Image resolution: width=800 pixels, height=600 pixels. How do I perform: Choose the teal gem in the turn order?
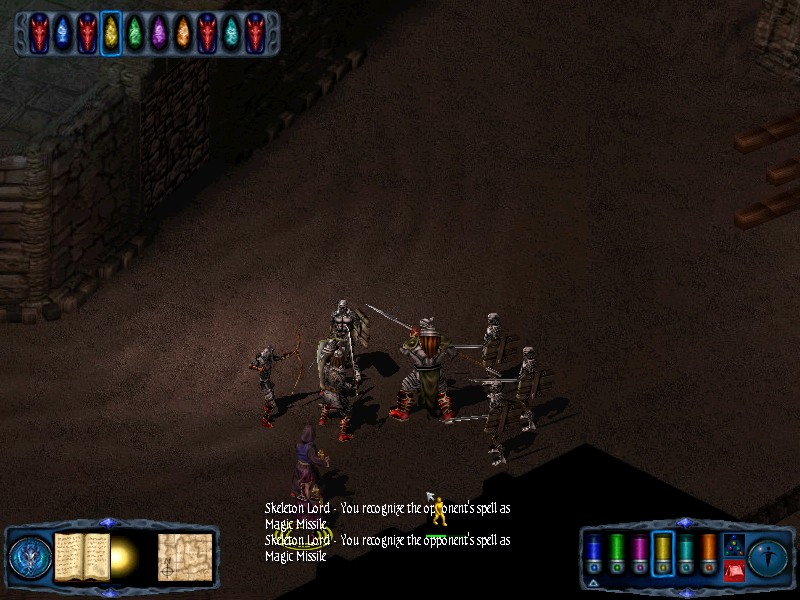[x=230, y=33]
